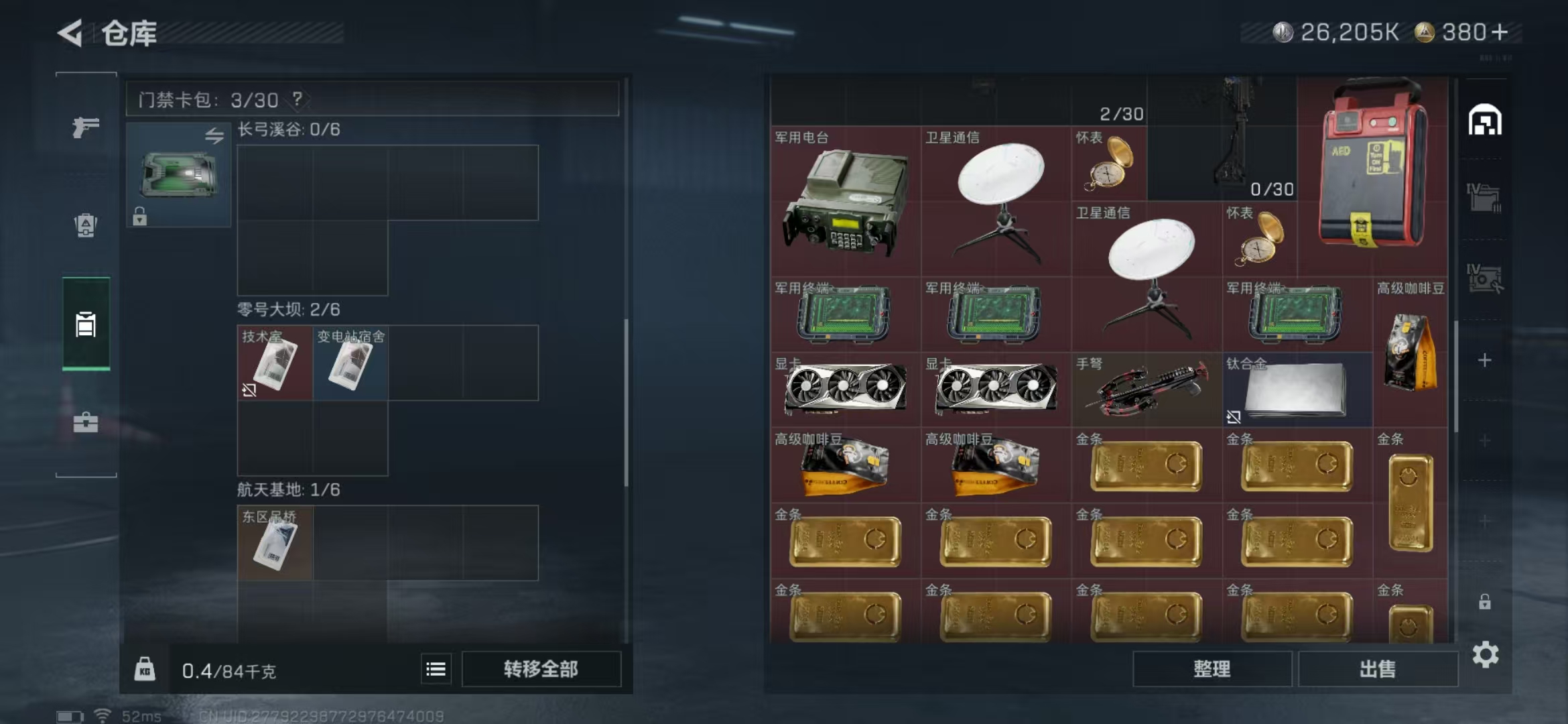
Task: Toggle the list view button
Action: 436,669
